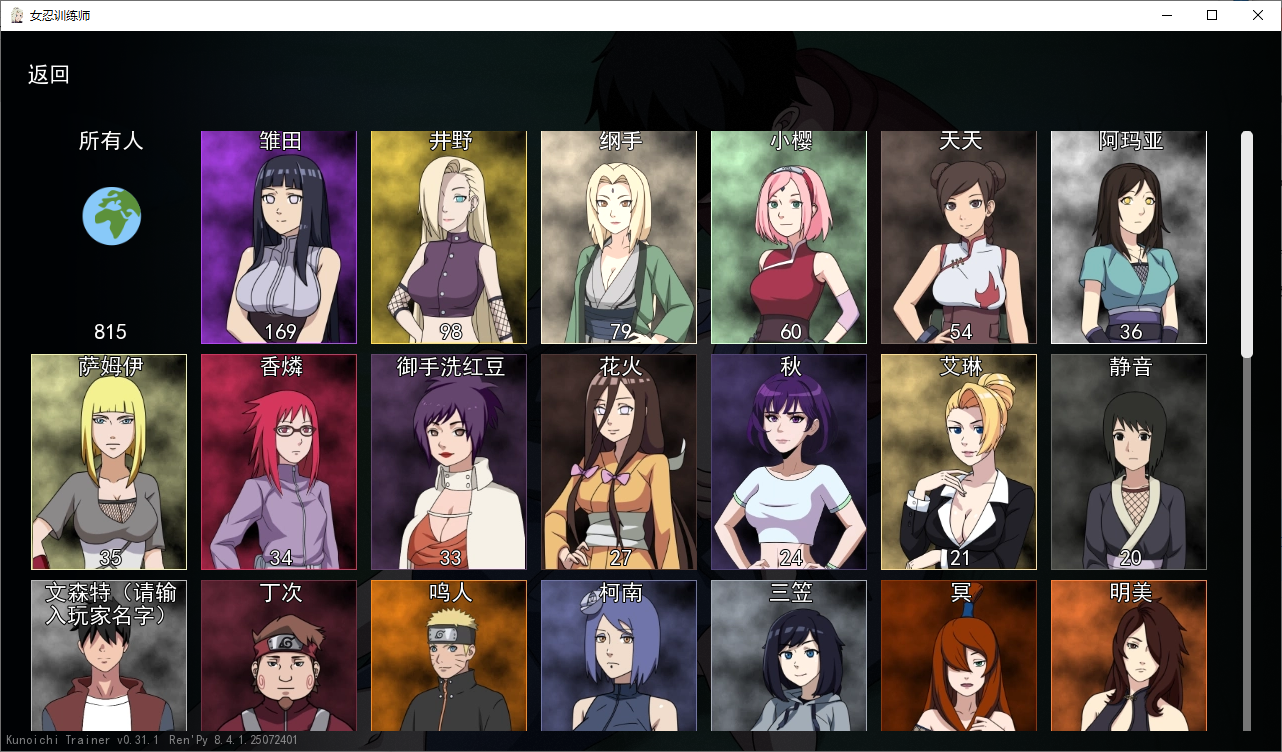Click the 香燐 character card
1282x752 pixels.
[279, 462]
